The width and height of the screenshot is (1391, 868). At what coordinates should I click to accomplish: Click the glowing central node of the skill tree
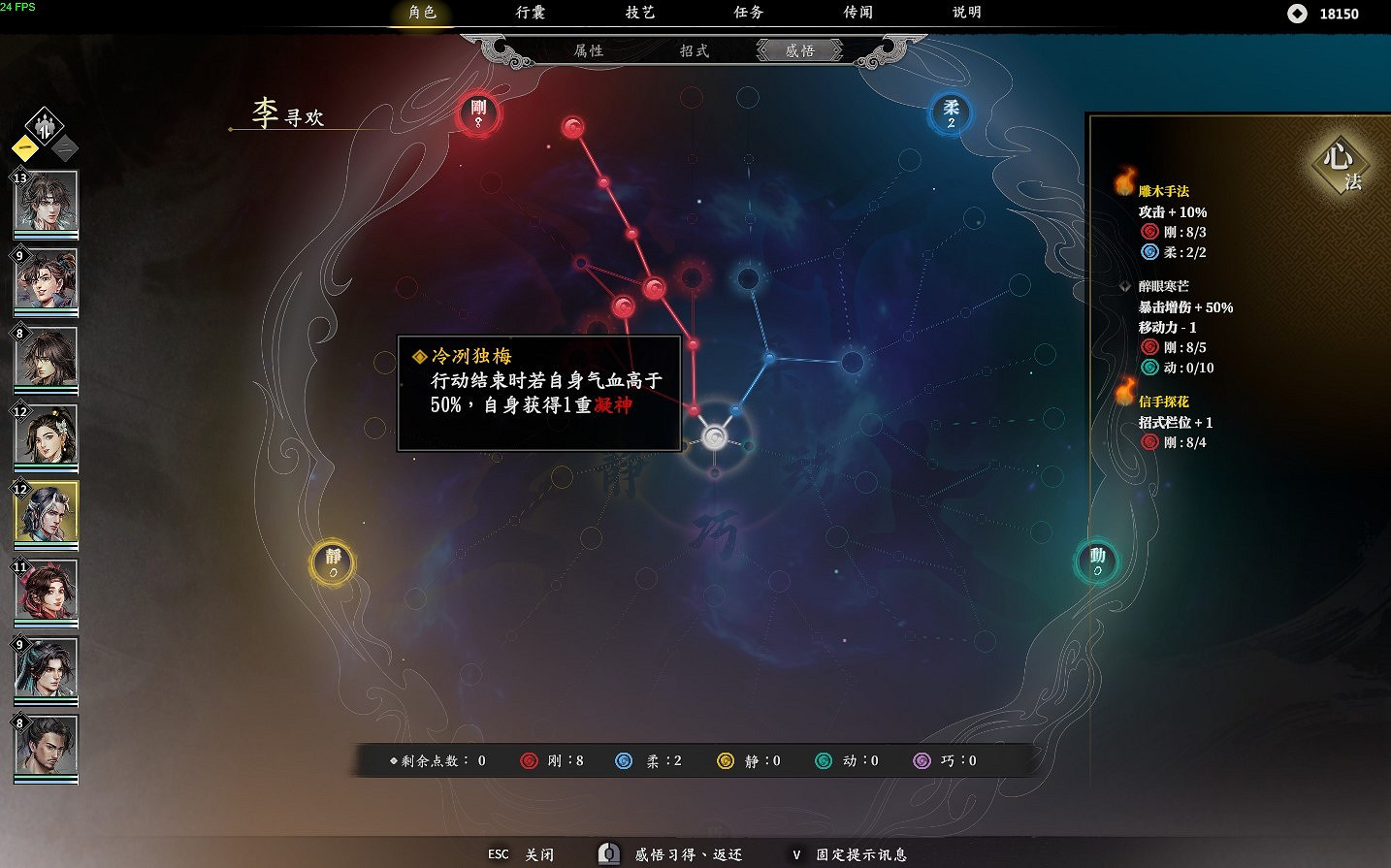pyautogui.click(x=715, y=436)
